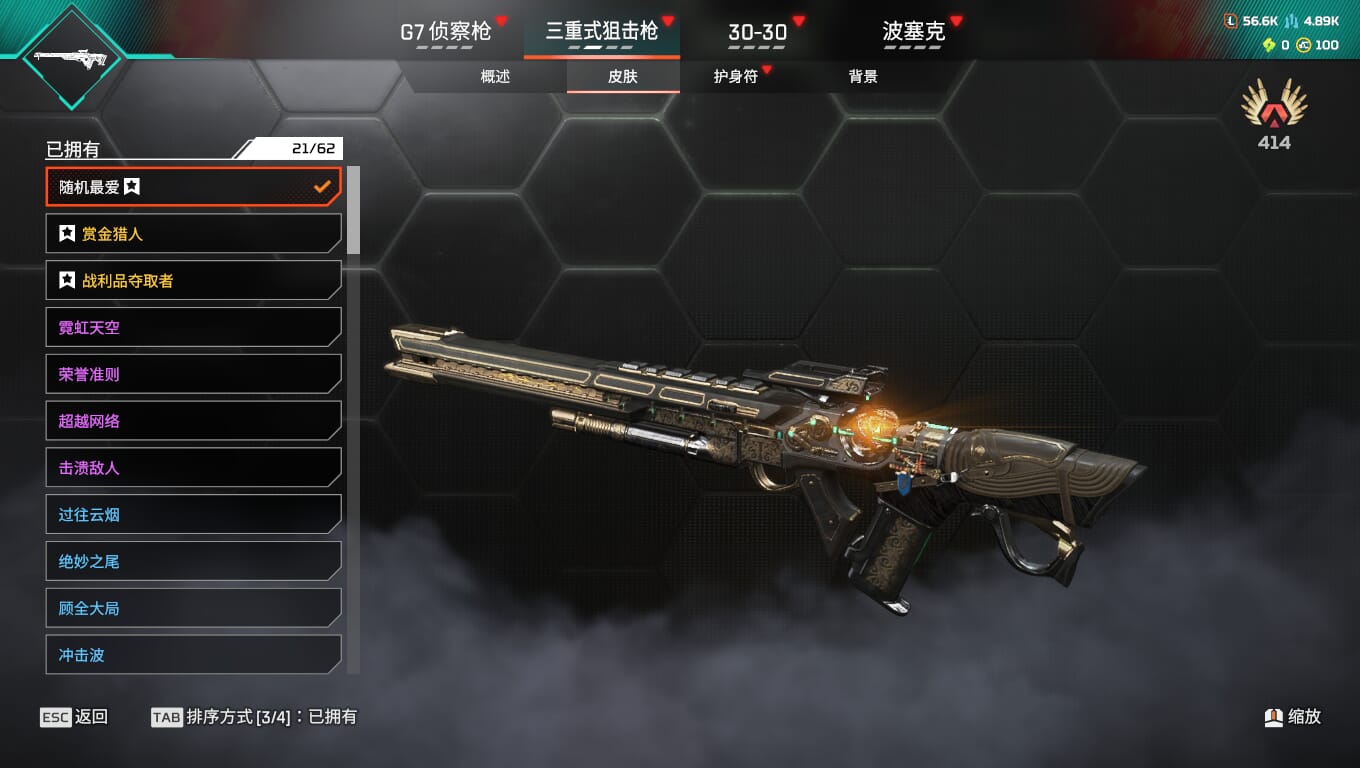This screenshot has width=1360, height=768.
Task: Click the sniper rifle category icon
Action: 70,56
